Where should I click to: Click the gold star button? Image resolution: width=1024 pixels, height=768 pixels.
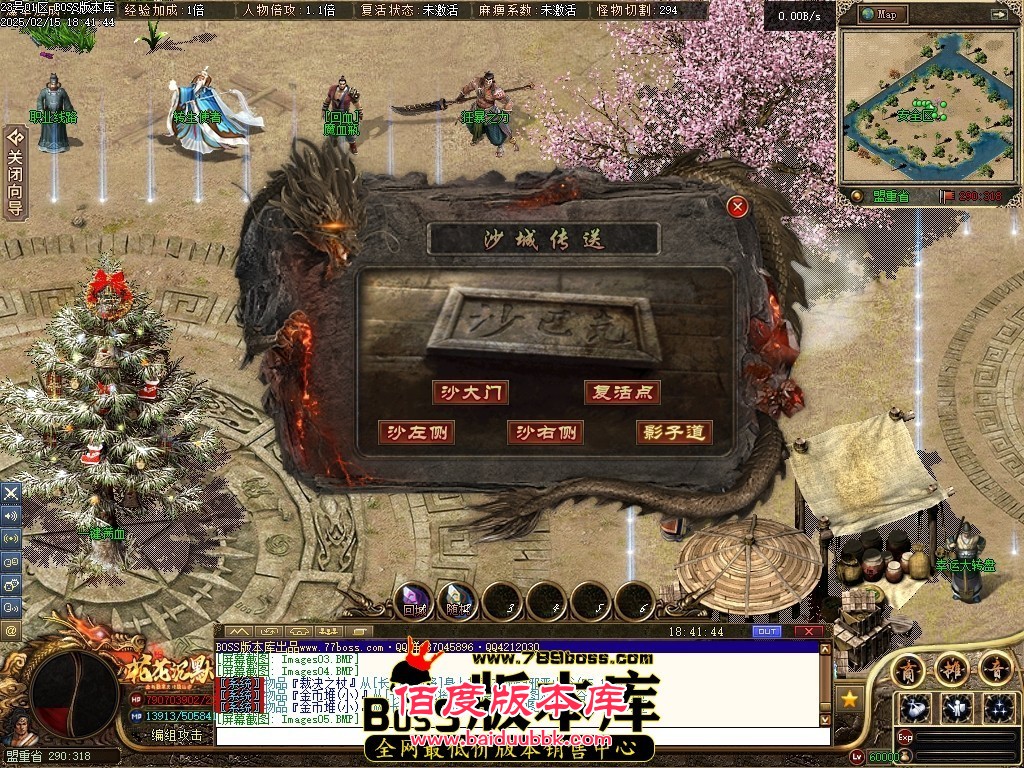pyautogui.click(x=850, y=699)
